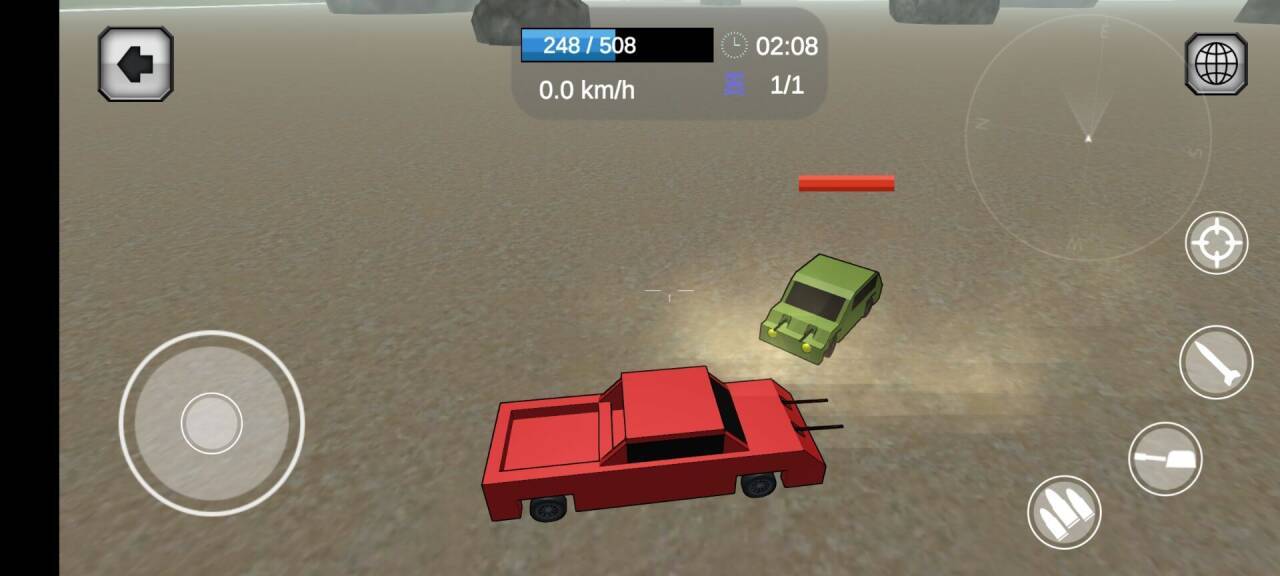Open the globe map button
This screenshot has height=576, width=1280.
(1216, 64)
